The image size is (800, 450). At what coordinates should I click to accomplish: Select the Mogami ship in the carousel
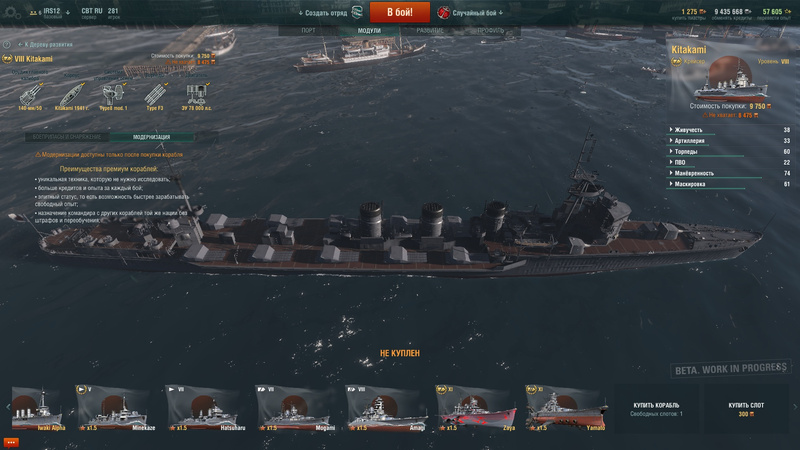293,408
